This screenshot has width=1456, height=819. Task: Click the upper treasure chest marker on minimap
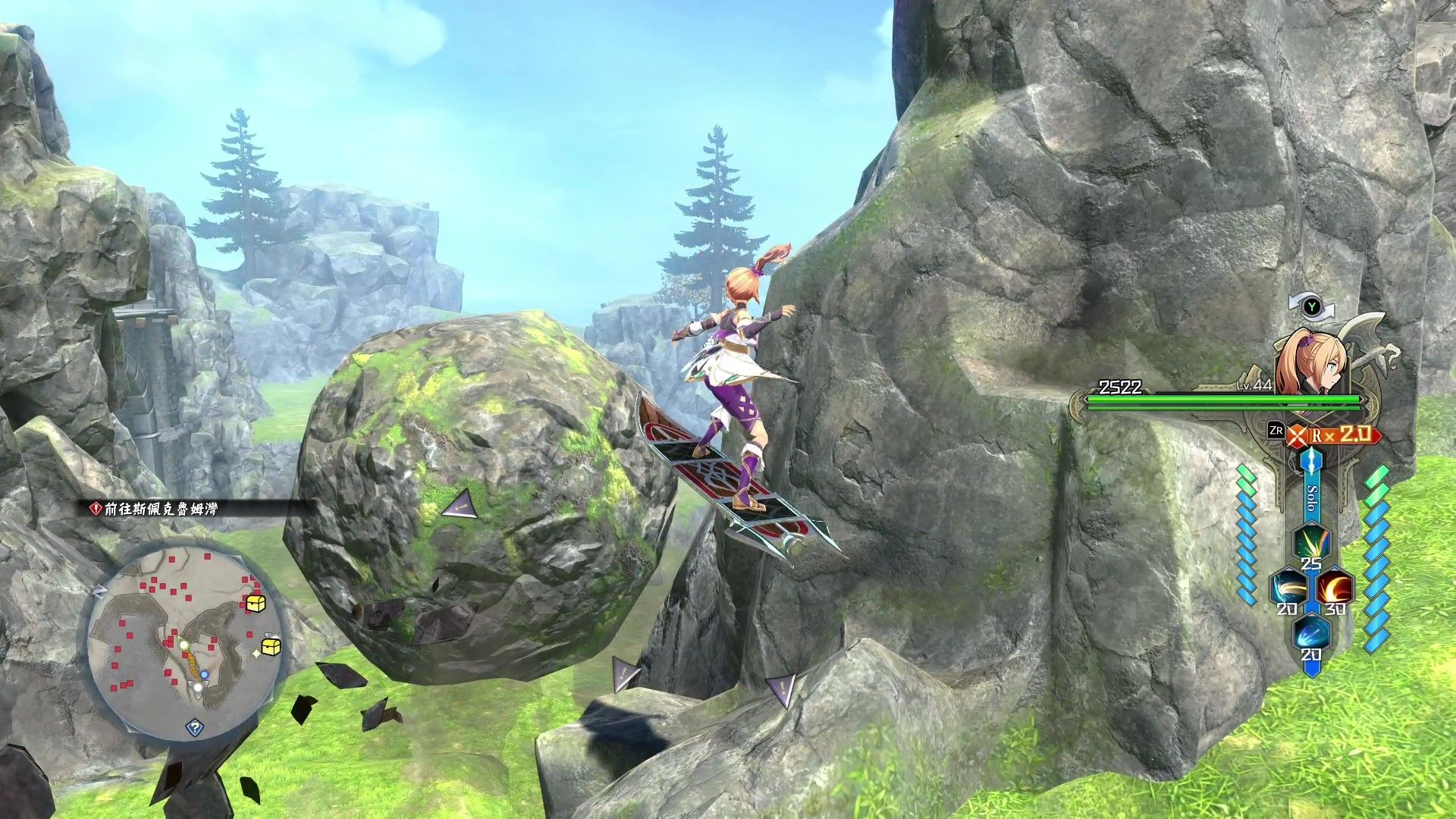(x=256, y=604)
